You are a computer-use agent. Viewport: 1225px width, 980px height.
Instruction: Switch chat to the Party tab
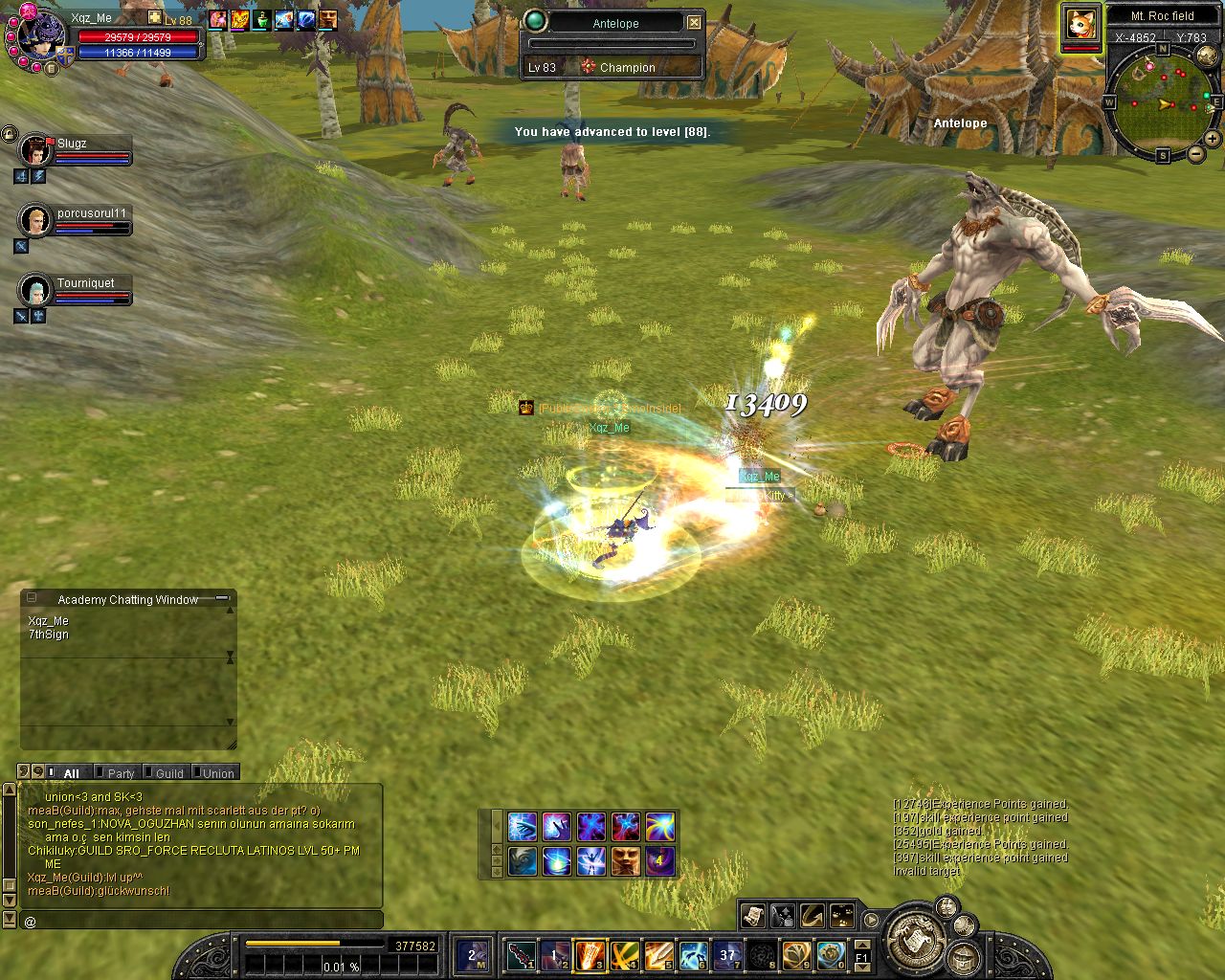click(x=121, y=773)
